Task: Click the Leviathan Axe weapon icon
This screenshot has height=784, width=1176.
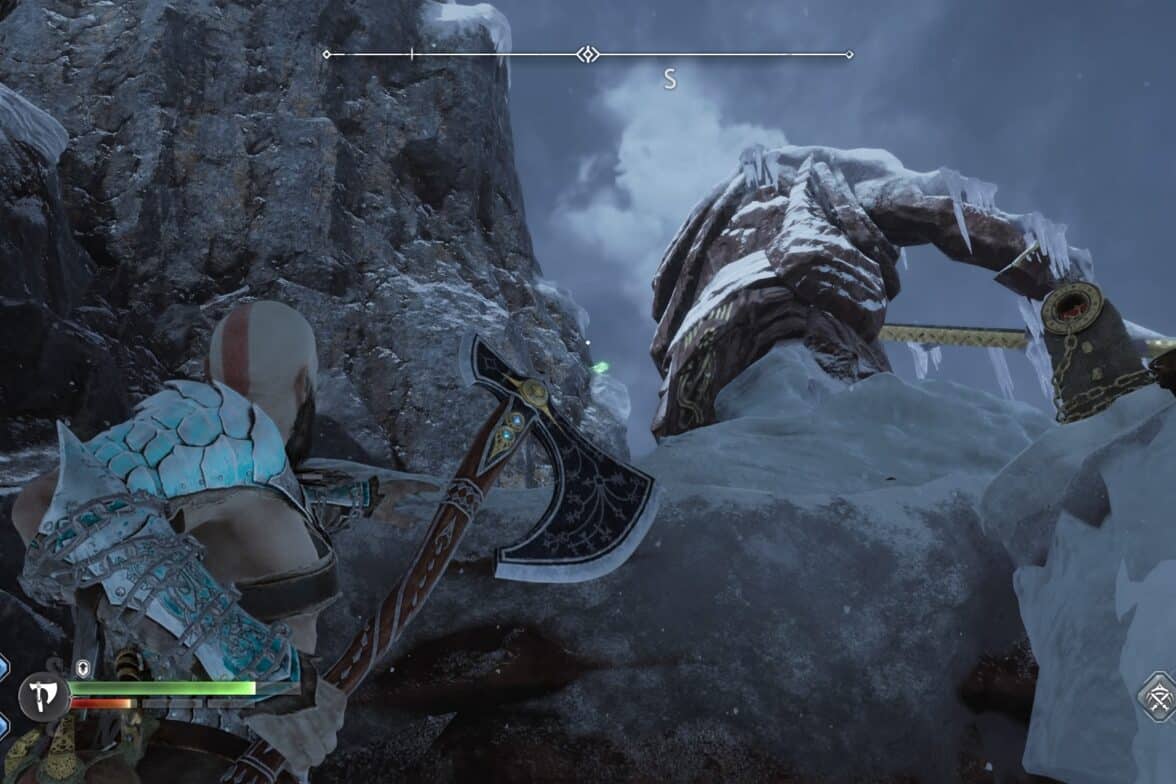Action: point(44,695)
